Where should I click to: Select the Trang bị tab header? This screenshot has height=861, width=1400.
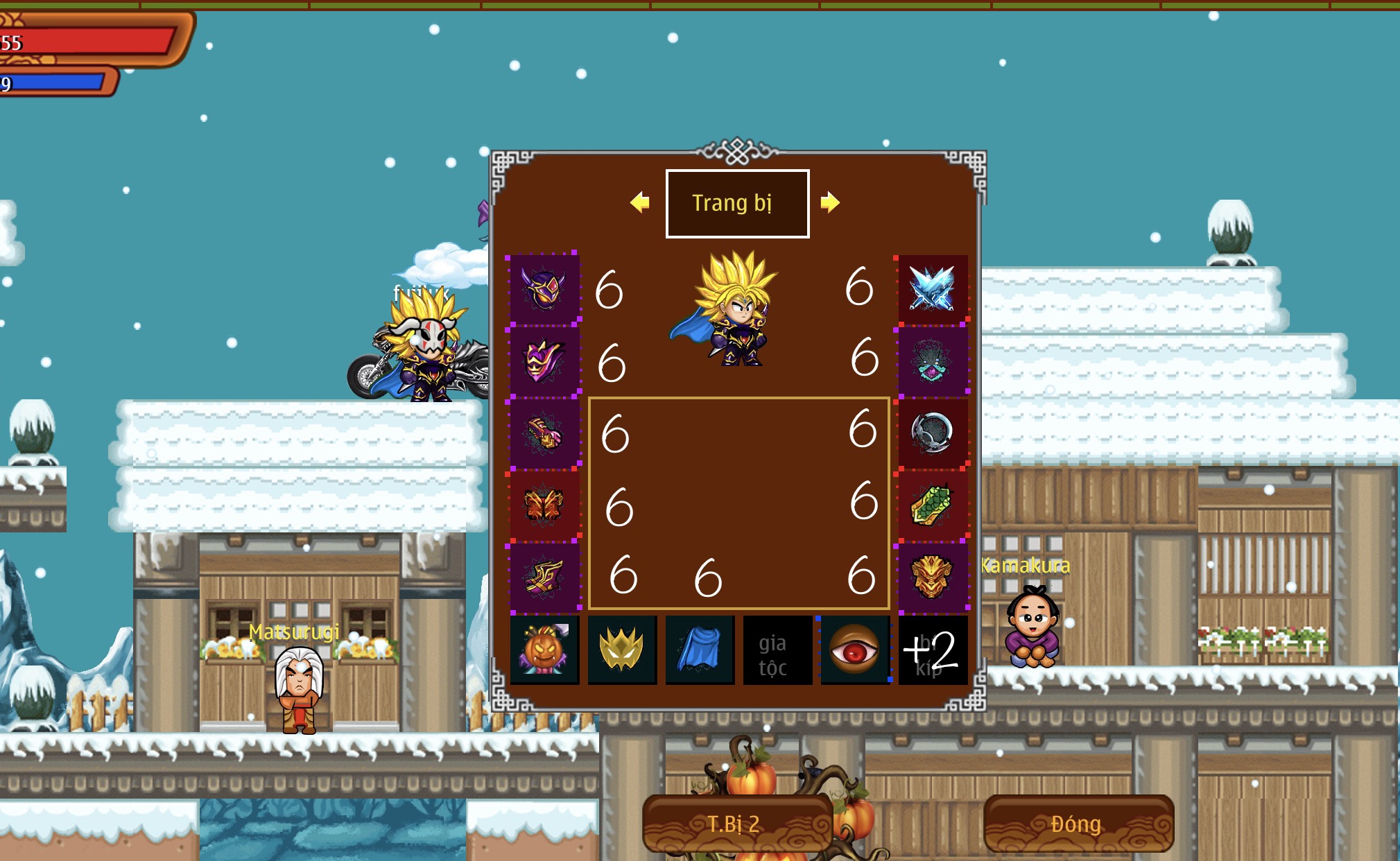(737, 204)
